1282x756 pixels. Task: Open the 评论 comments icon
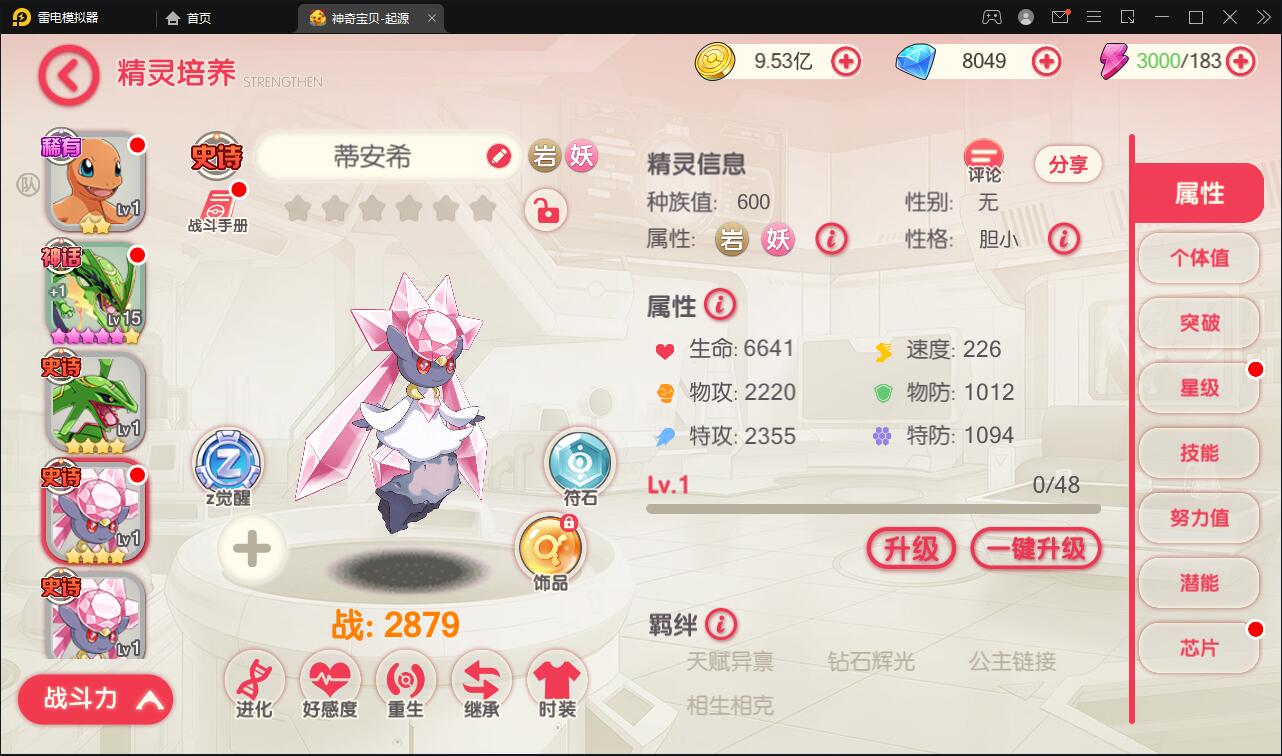coord(984,160)
